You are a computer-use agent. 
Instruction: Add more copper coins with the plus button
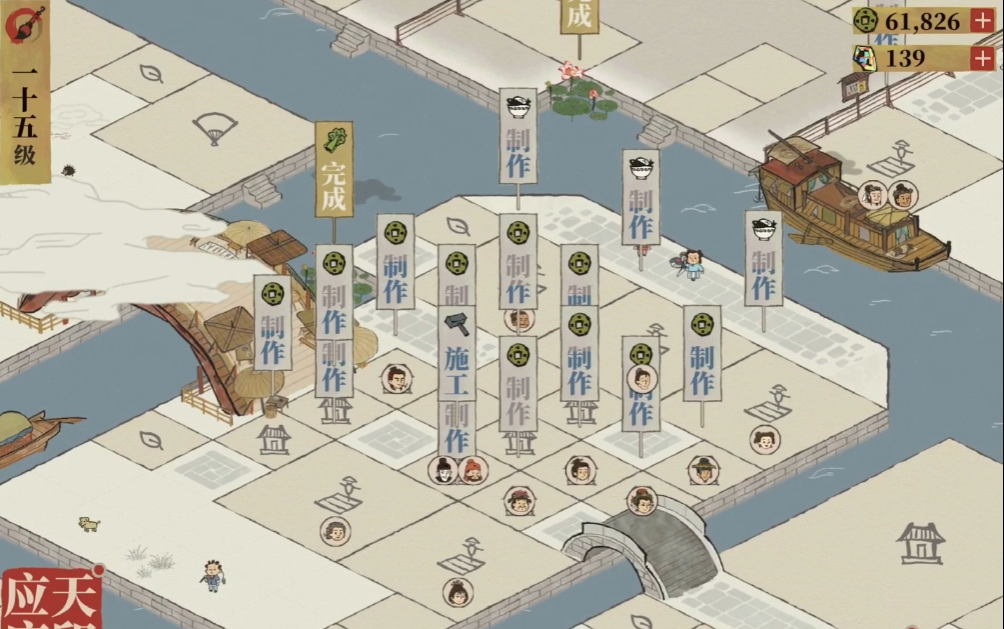click(x=982, y=21)
